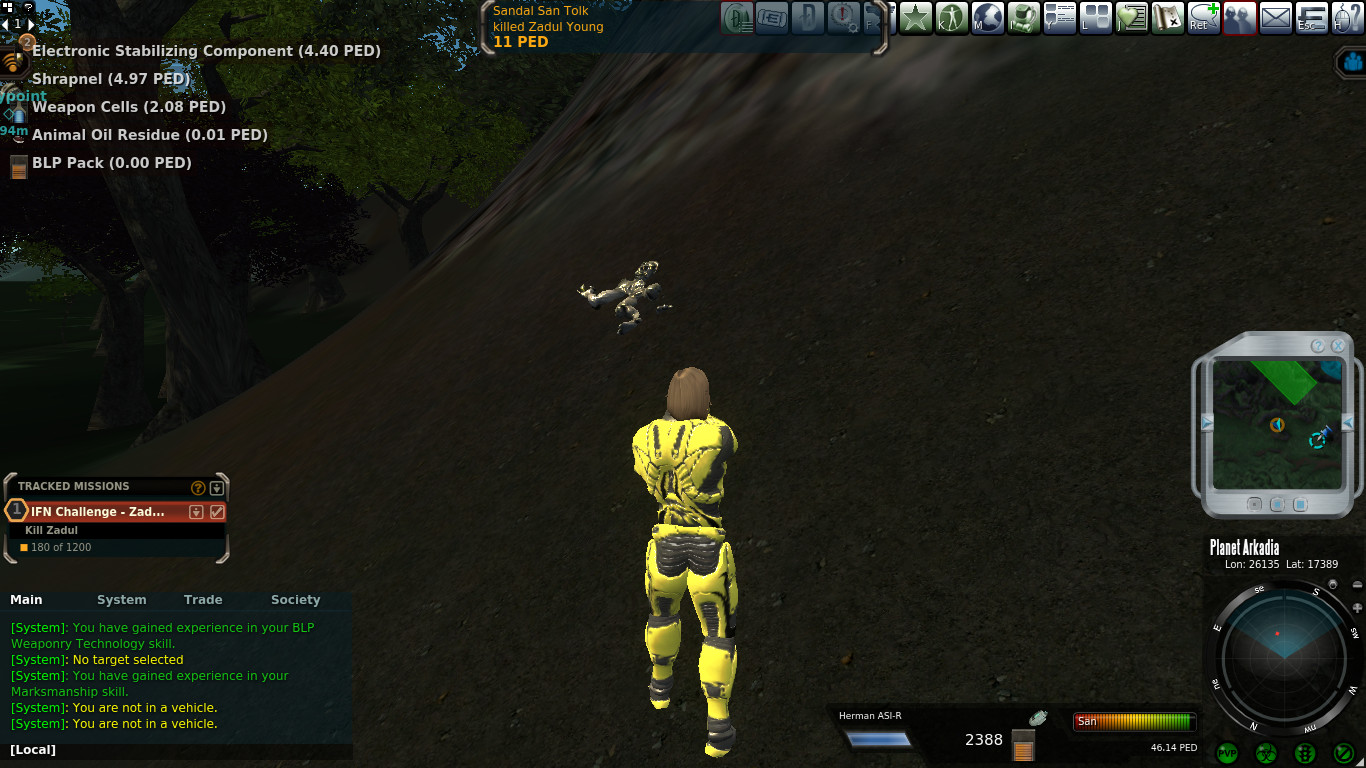Open the star icon in the top toolbar
Image resolution: width=1366 pixels, height=768 pixels.
coord(915,18)
